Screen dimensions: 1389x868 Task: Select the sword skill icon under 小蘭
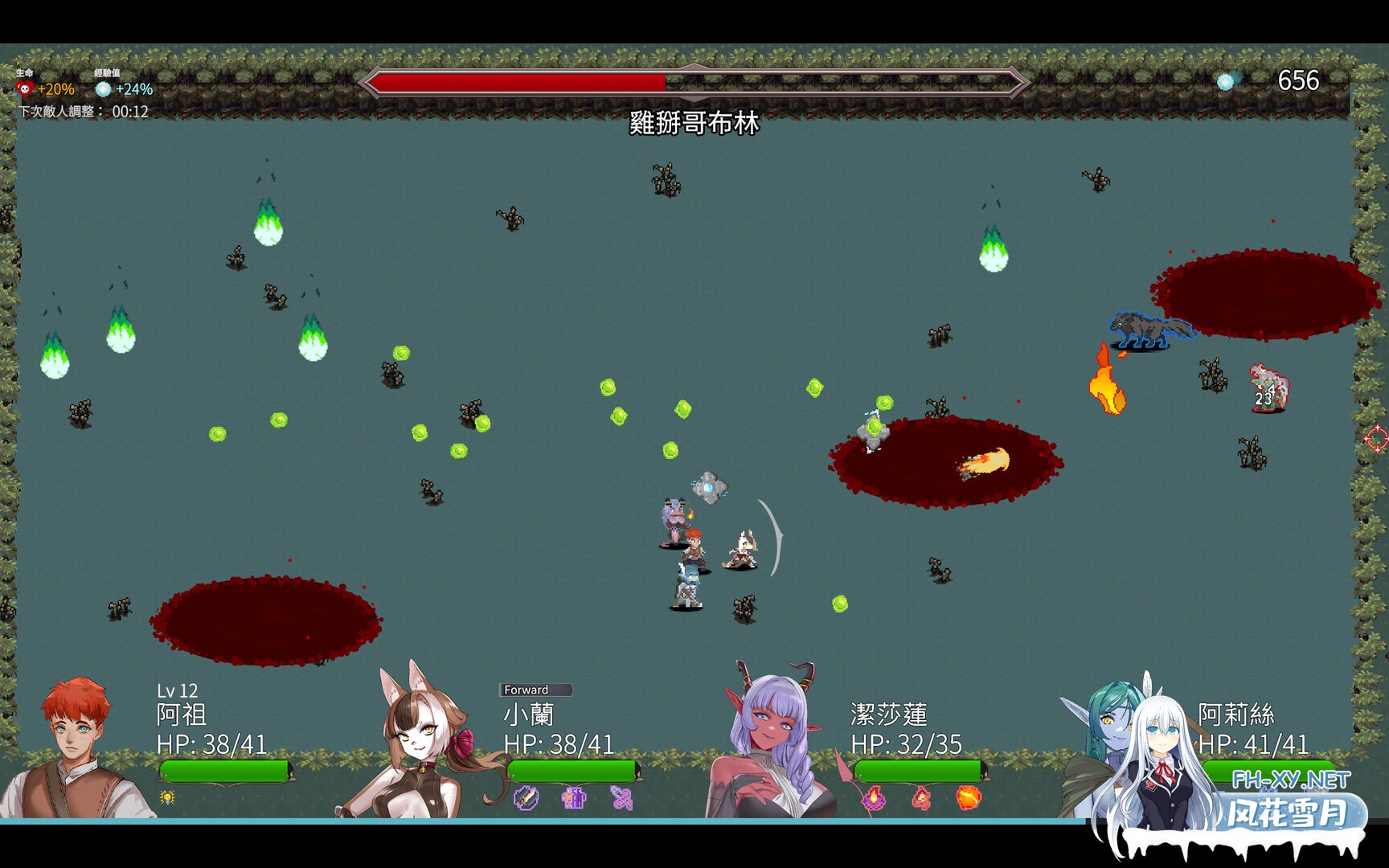[527, 798]
